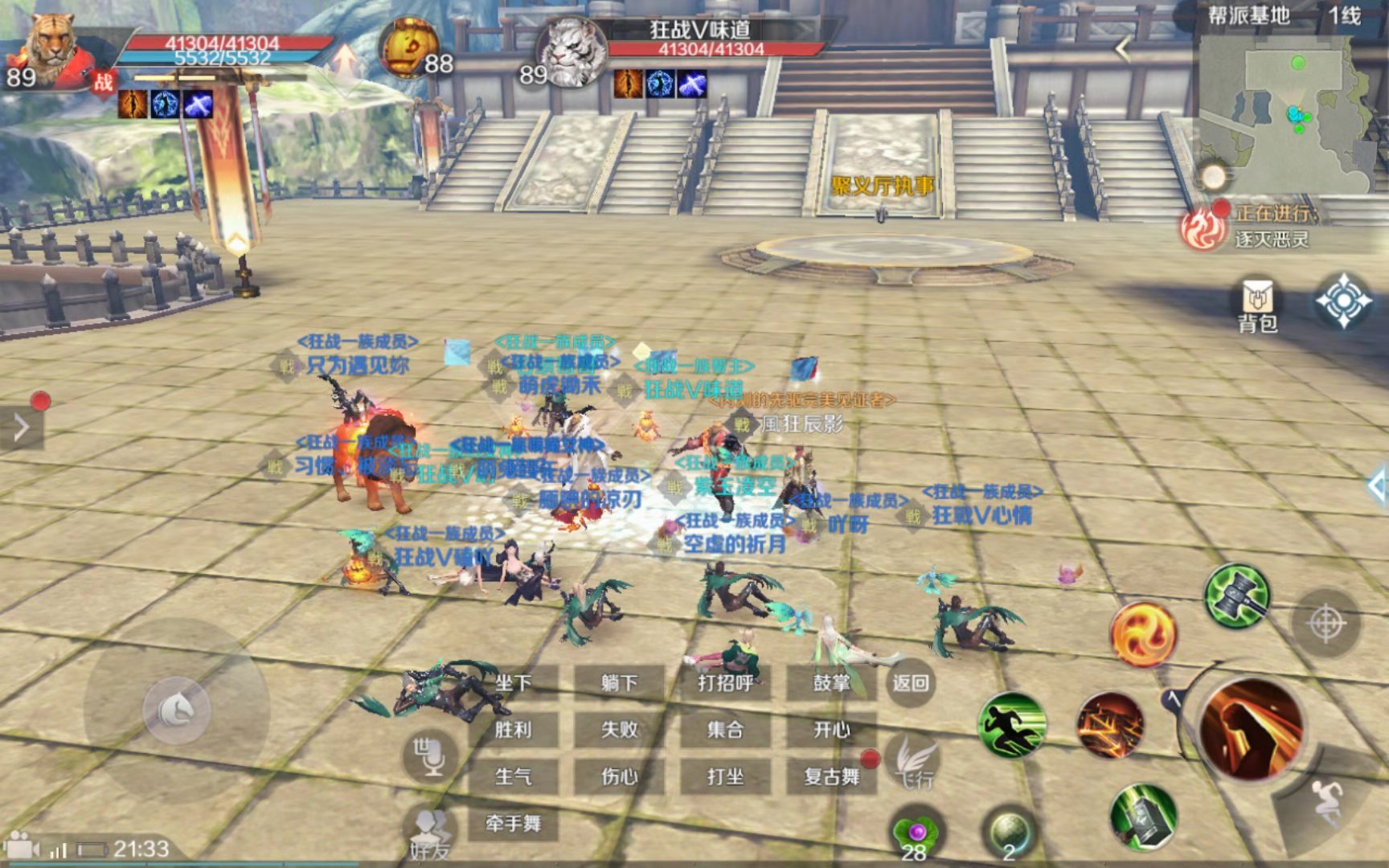Perform the 复古舞 retro dance
The height and width of the screenshot is (868, 1389).
831,776
